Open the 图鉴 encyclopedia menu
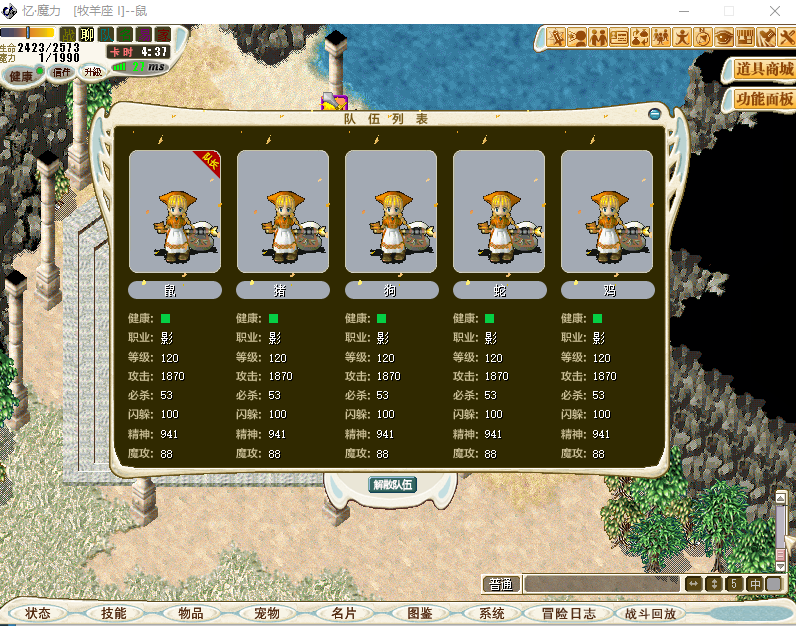This screenshot has width=796, height=626. 418,613
